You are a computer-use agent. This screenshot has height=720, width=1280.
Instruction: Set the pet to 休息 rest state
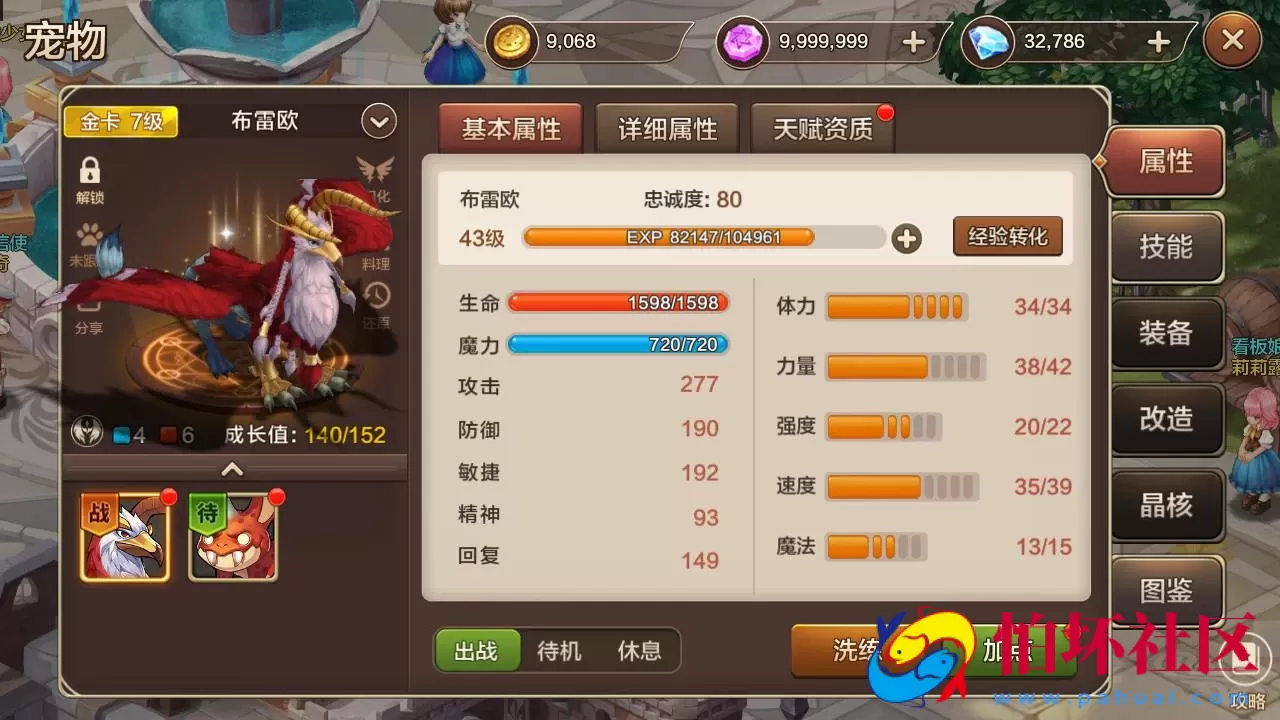tap(640, 651)
